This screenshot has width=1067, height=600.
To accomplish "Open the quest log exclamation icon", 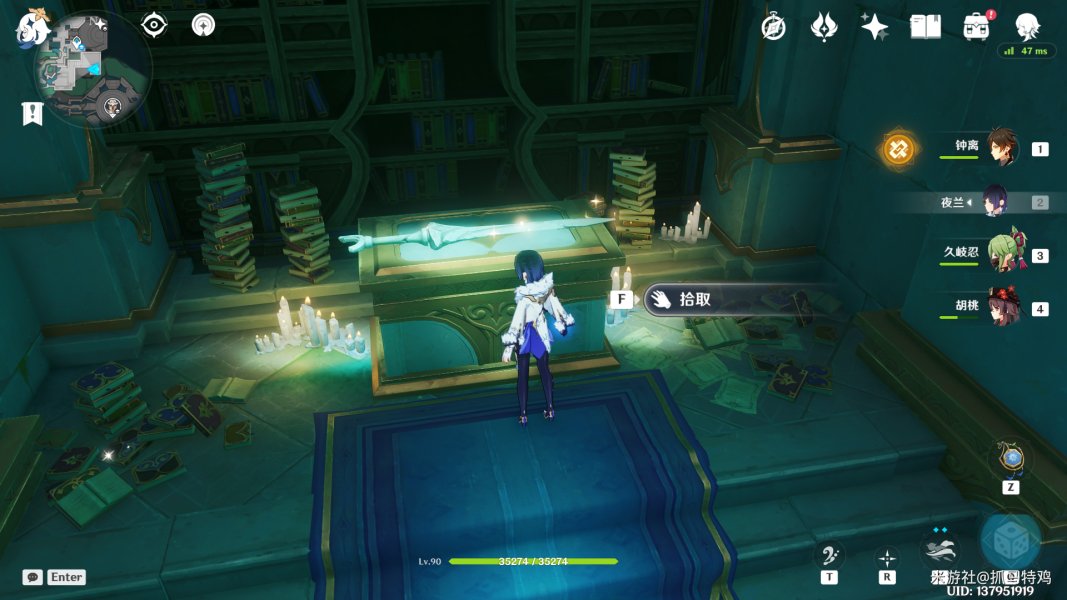I will pos(32,113).
